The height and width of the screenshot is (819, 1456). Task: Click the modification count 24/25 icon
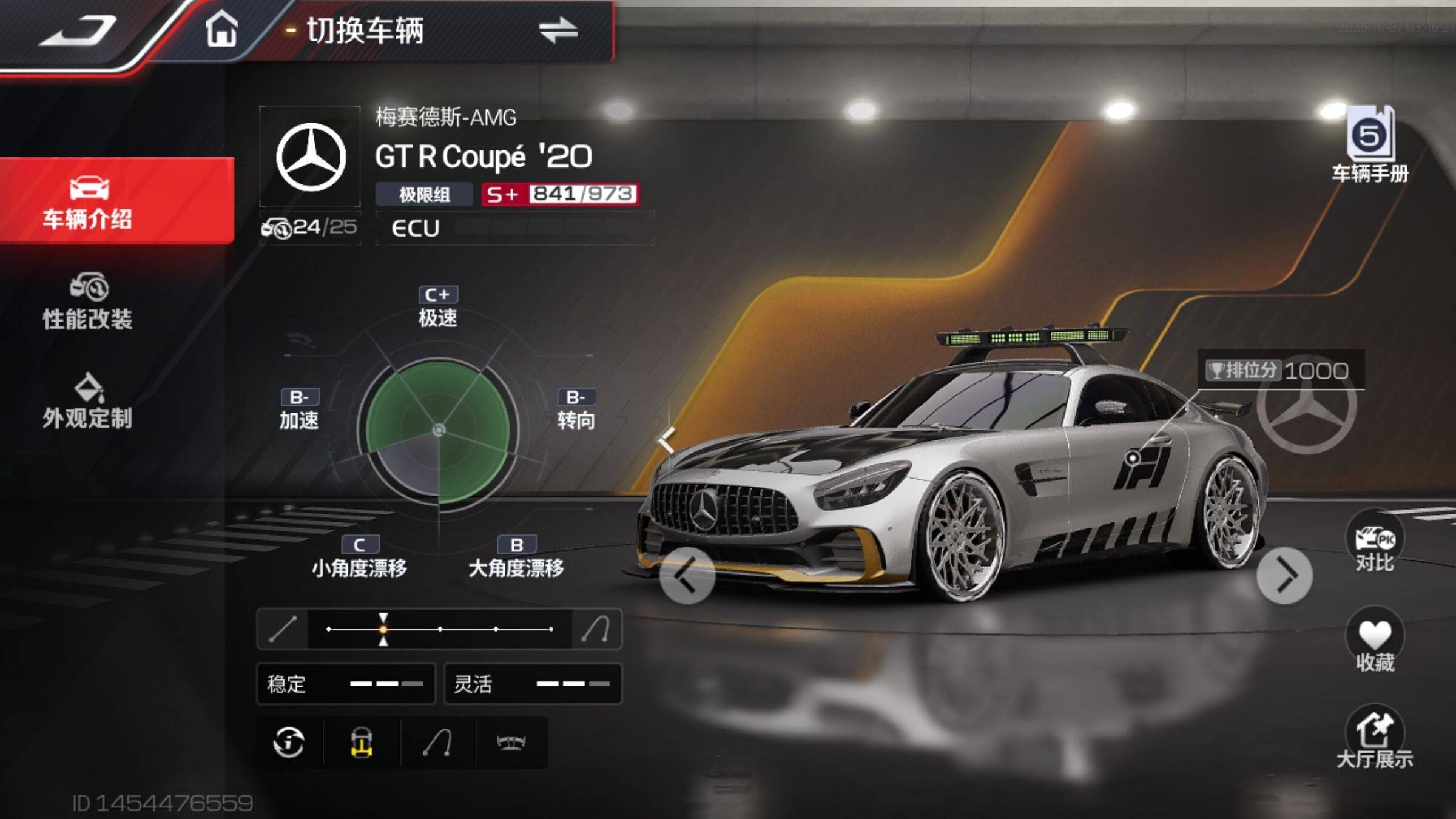click(309, 227)
